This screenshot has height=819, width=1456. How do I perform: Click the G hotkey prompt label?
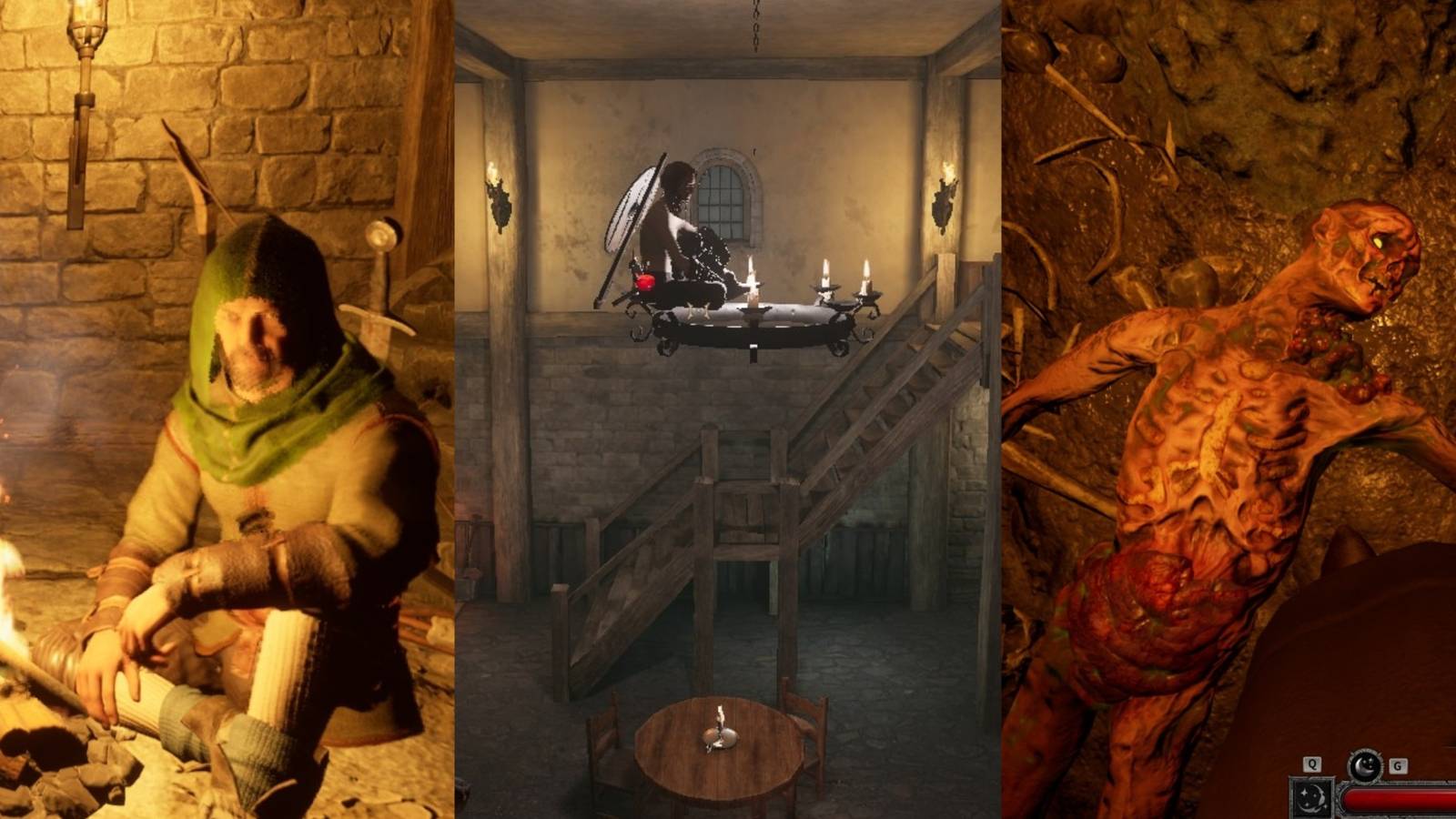point(1397,765)
